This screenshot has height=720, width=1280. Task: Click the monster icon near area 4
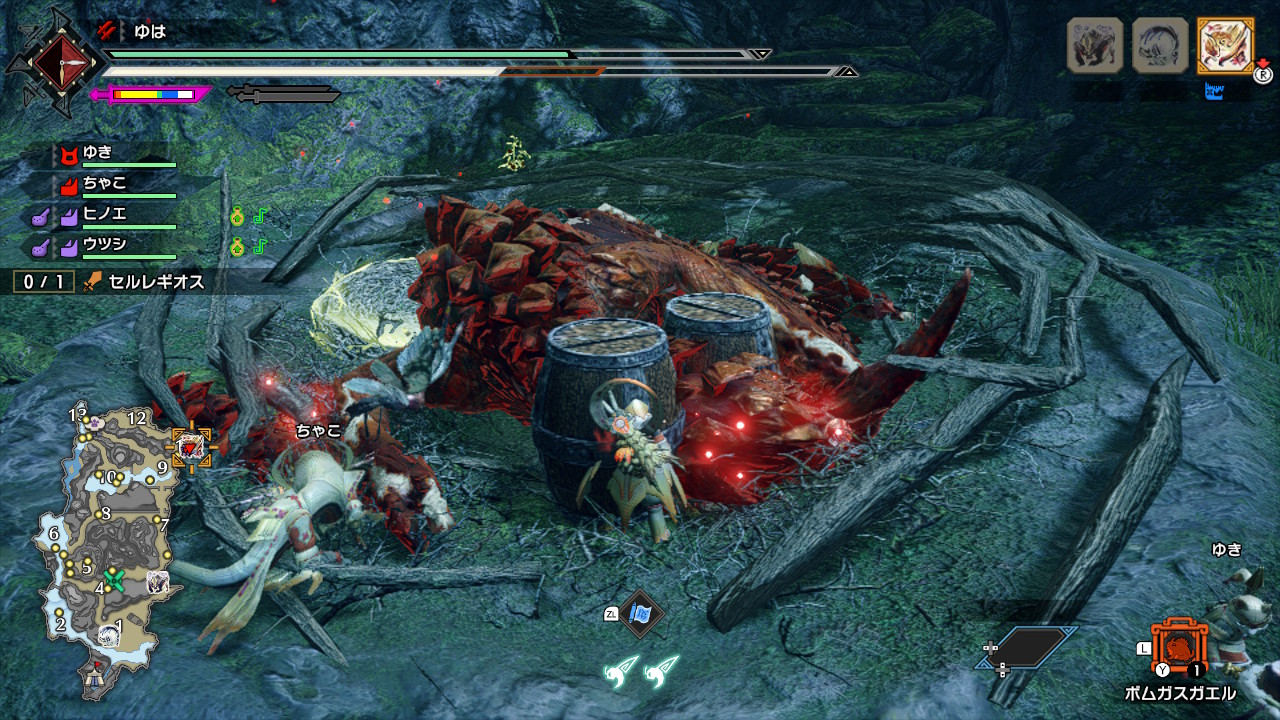[x=157, y=581]
